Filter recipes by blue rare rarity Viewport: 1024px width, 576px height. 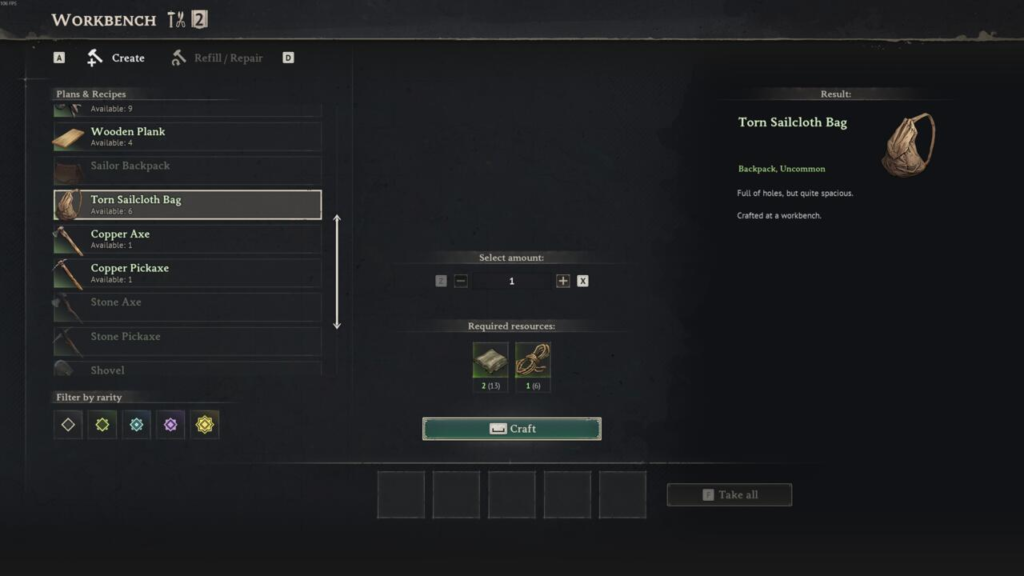(x=136, y=425)
